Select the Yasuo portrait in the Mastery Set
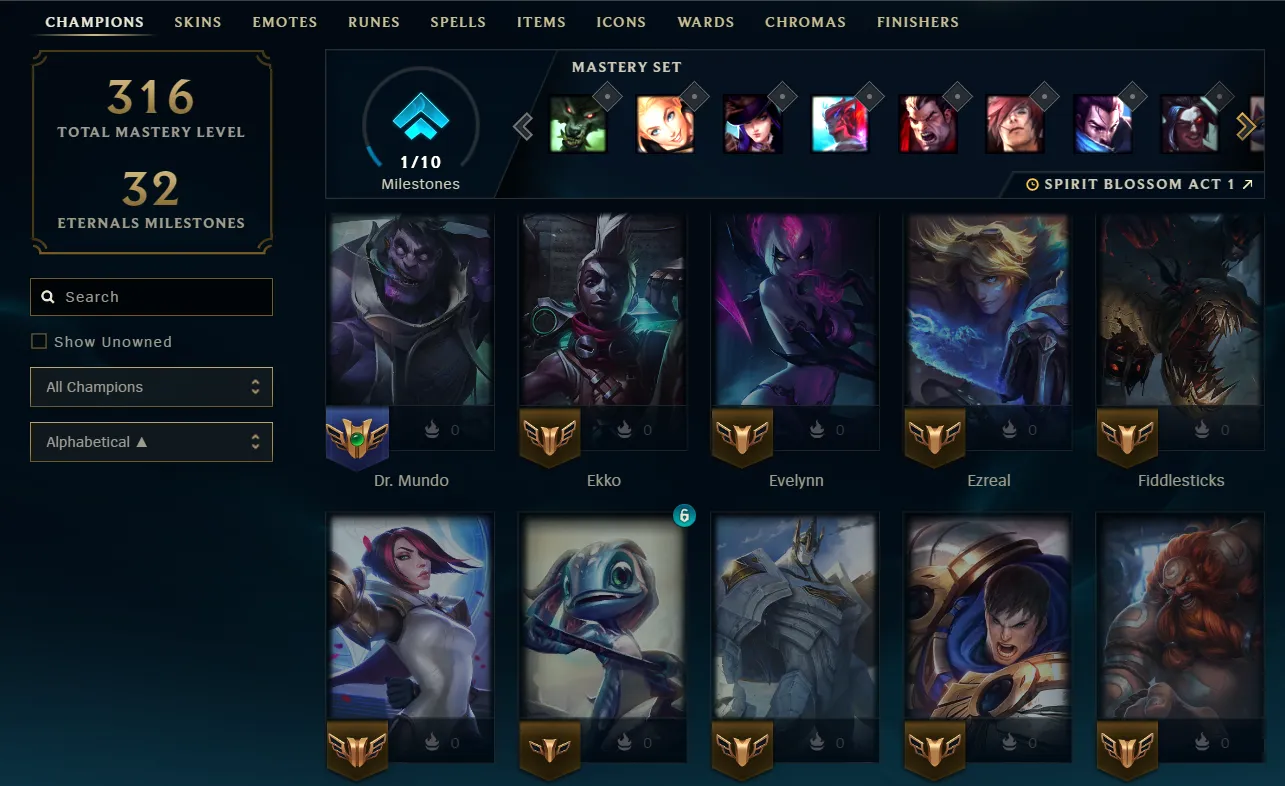Image resolution: width=1285 pixels, height=786 pixels. [x=1102, y=125]
